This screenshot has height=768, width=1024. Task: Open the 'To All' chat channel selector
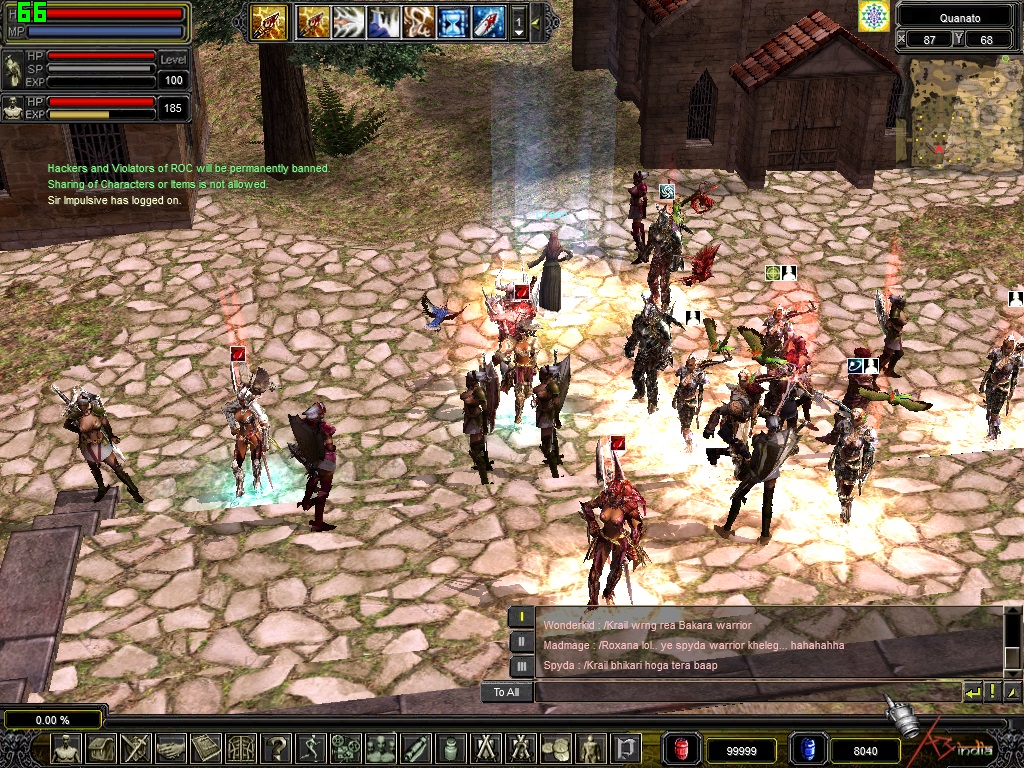coord(507,692)
